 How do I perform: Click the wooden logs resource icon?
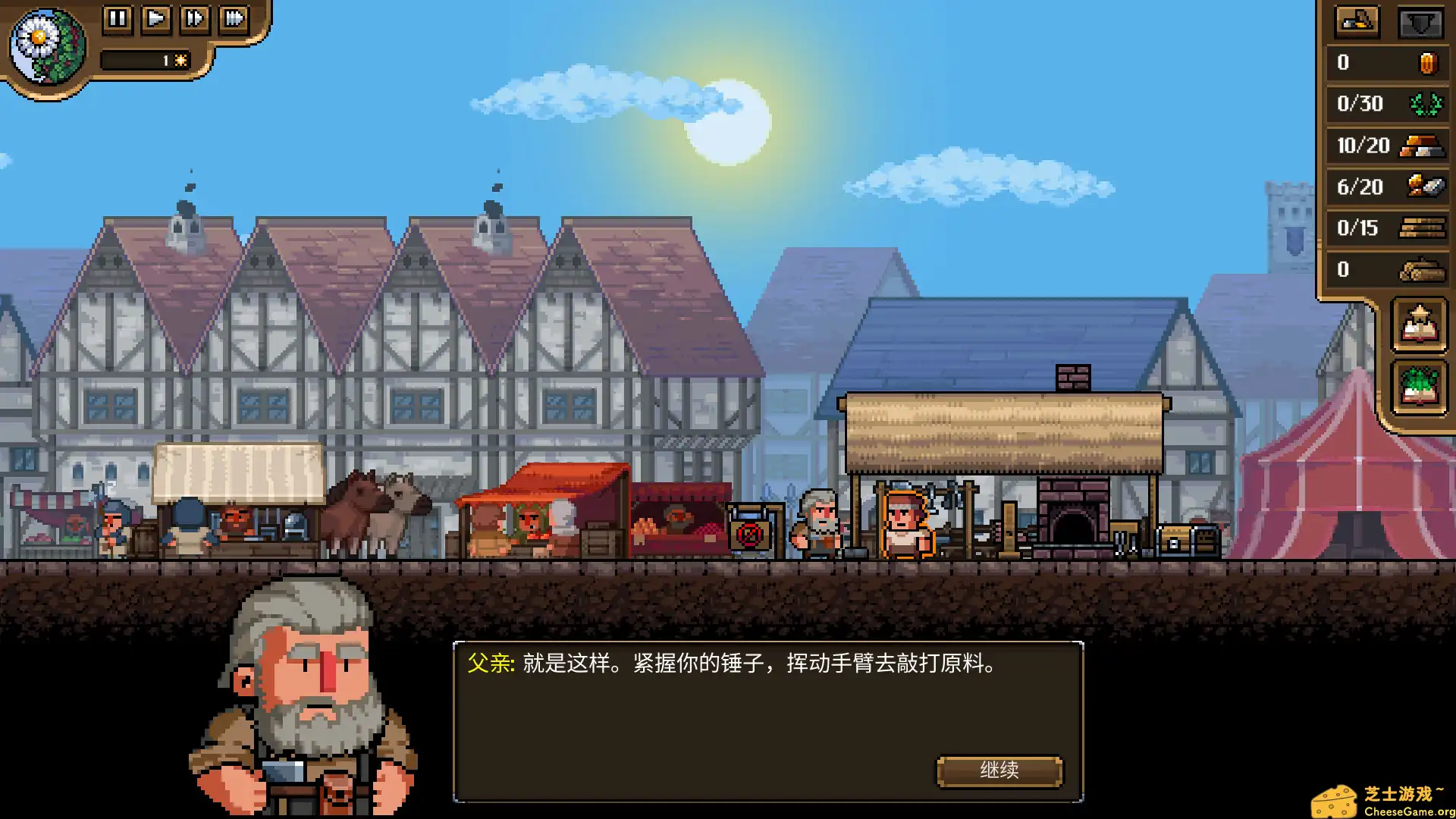[x=1424, y=269]
